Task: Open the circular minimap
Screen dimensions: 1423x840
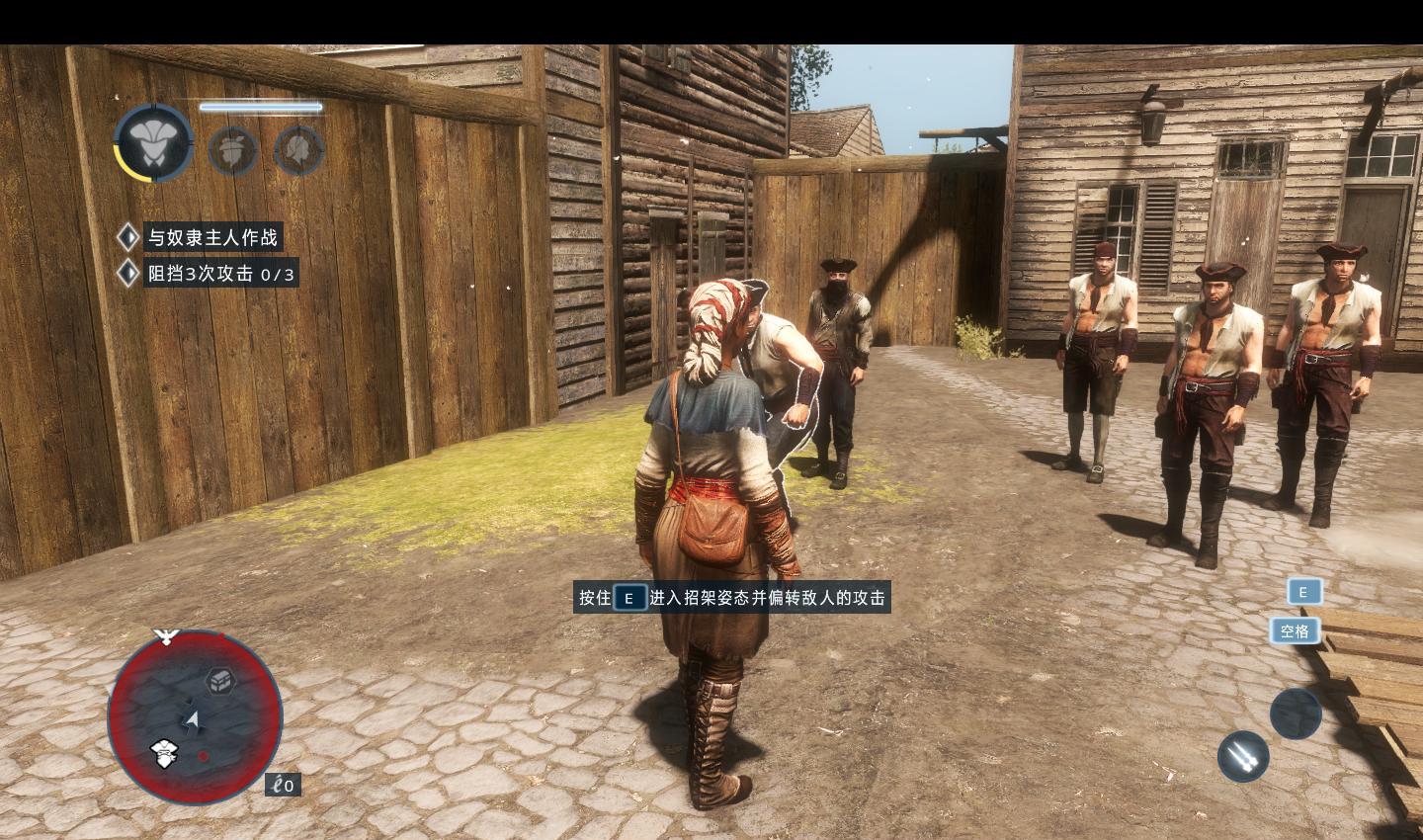Action: pyautogui.click(x=195, y=716)
